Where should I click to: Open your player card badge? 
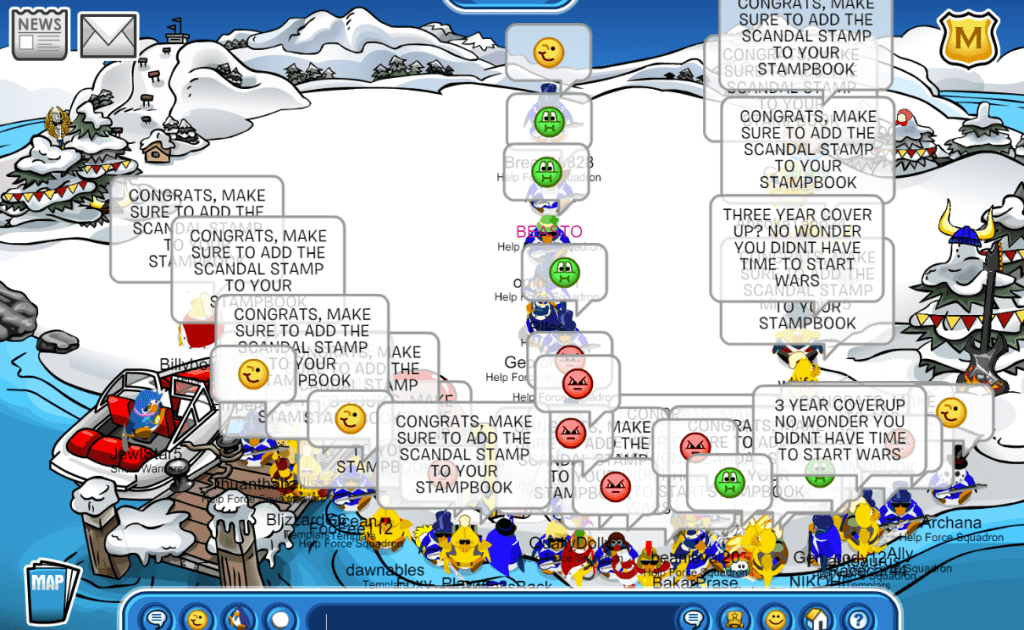point(733,618)
